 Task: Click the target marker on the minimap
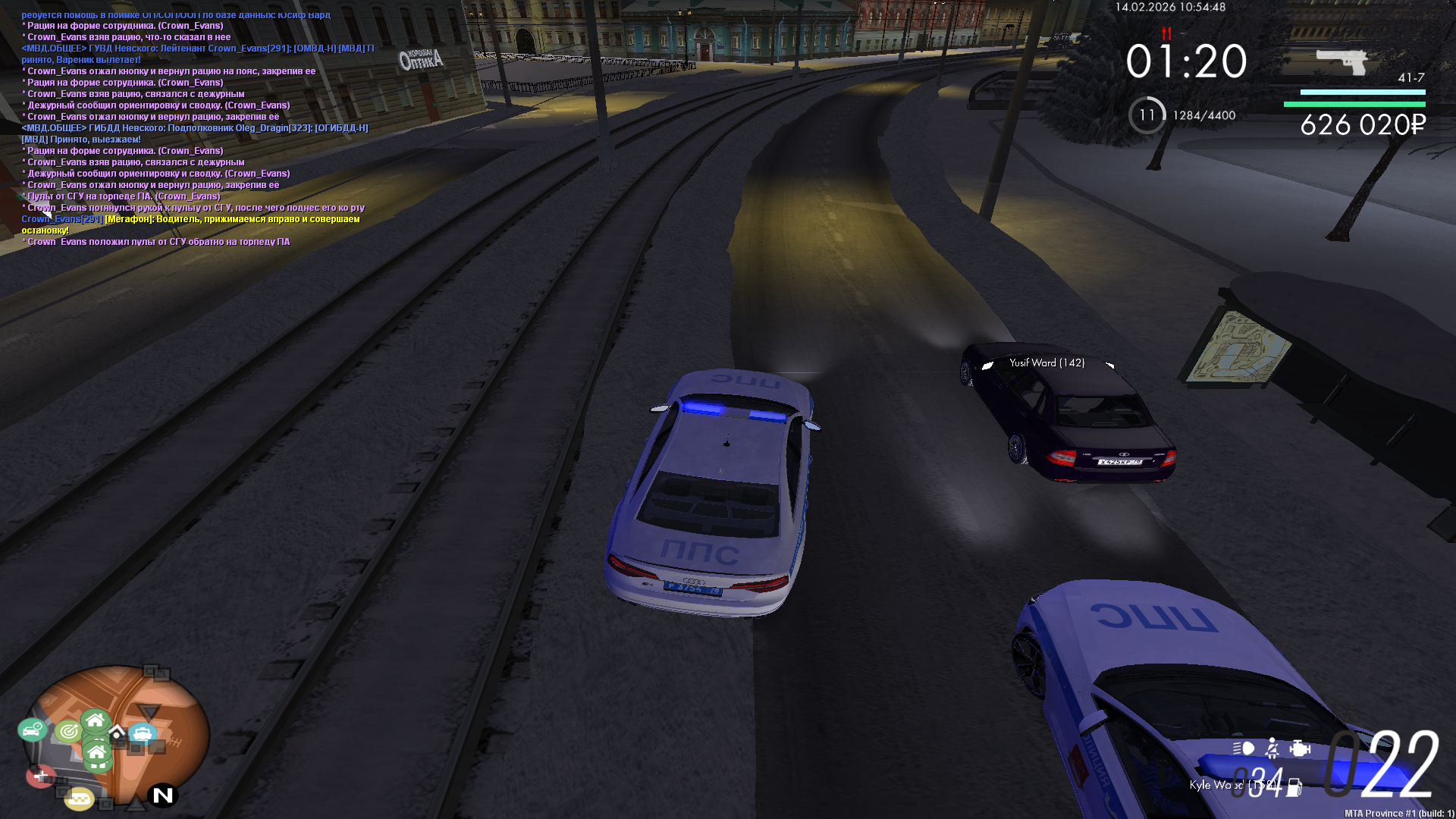(68, 731)
